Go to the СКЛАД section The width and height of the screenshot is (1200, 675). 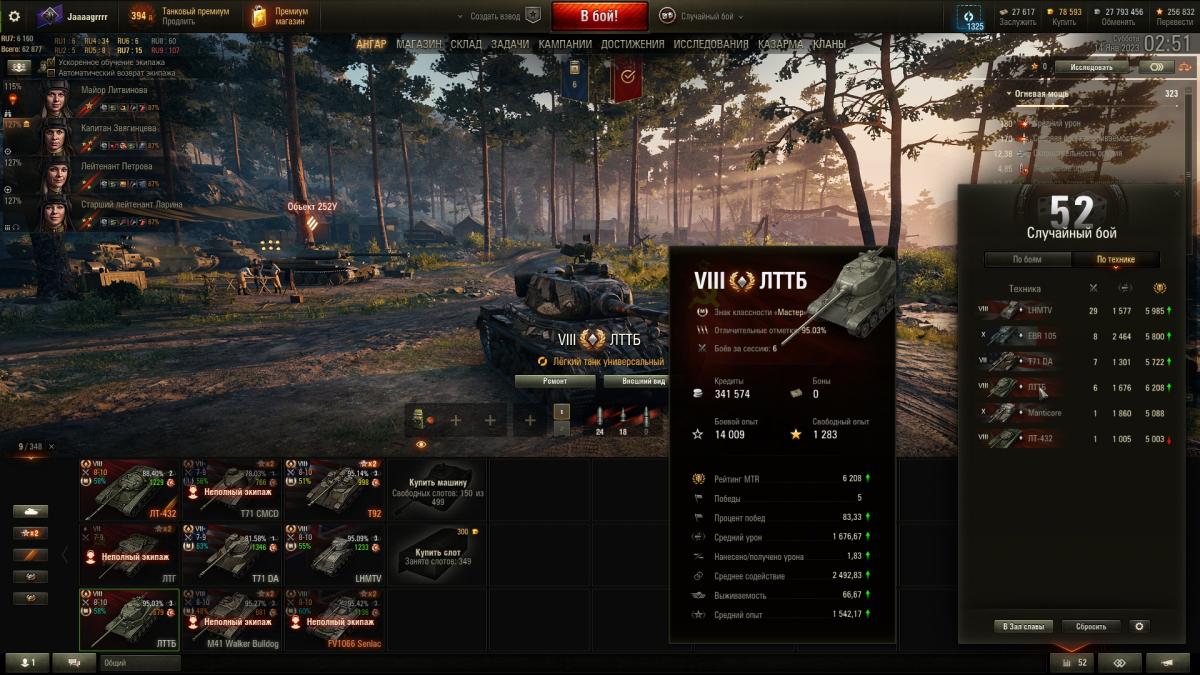[x=466, y=44]
